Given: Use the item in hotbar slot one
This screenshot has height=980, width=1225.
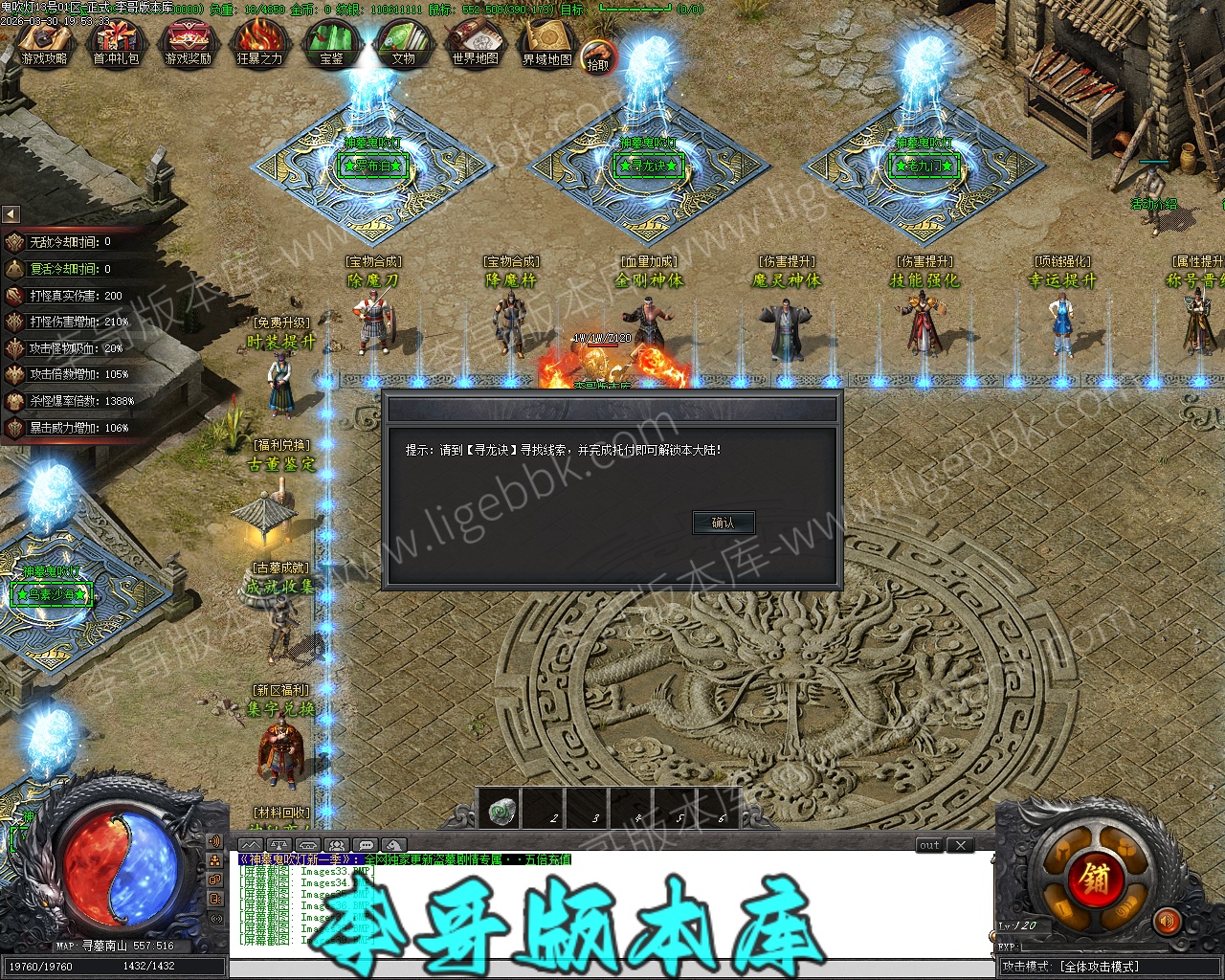Looking at the screenshot, I should (x=502, y=811).
